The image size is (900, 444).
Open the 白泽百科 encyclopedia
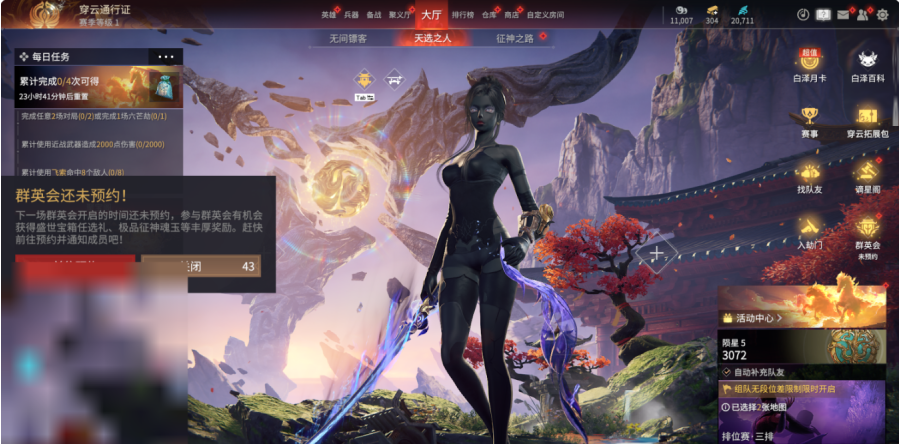(867, 65)
